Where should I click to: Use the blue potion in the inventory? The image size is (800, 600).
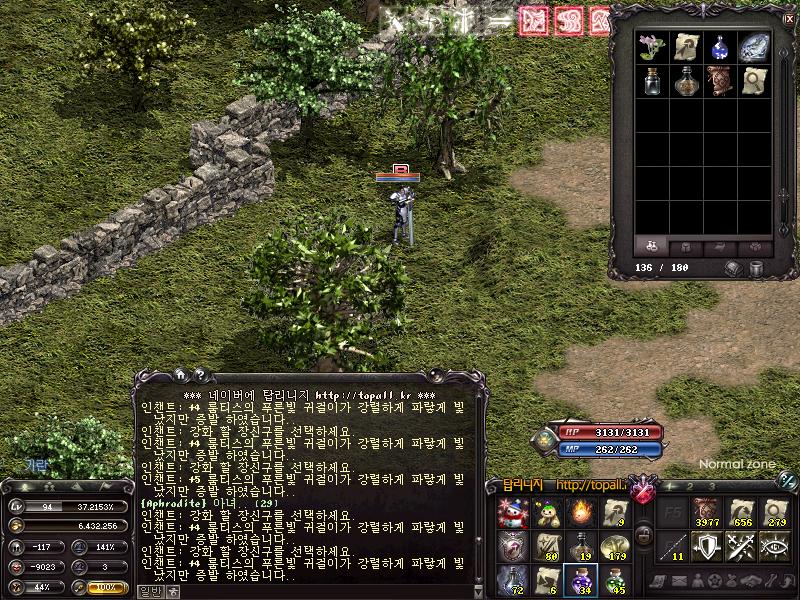coord(720,47)
